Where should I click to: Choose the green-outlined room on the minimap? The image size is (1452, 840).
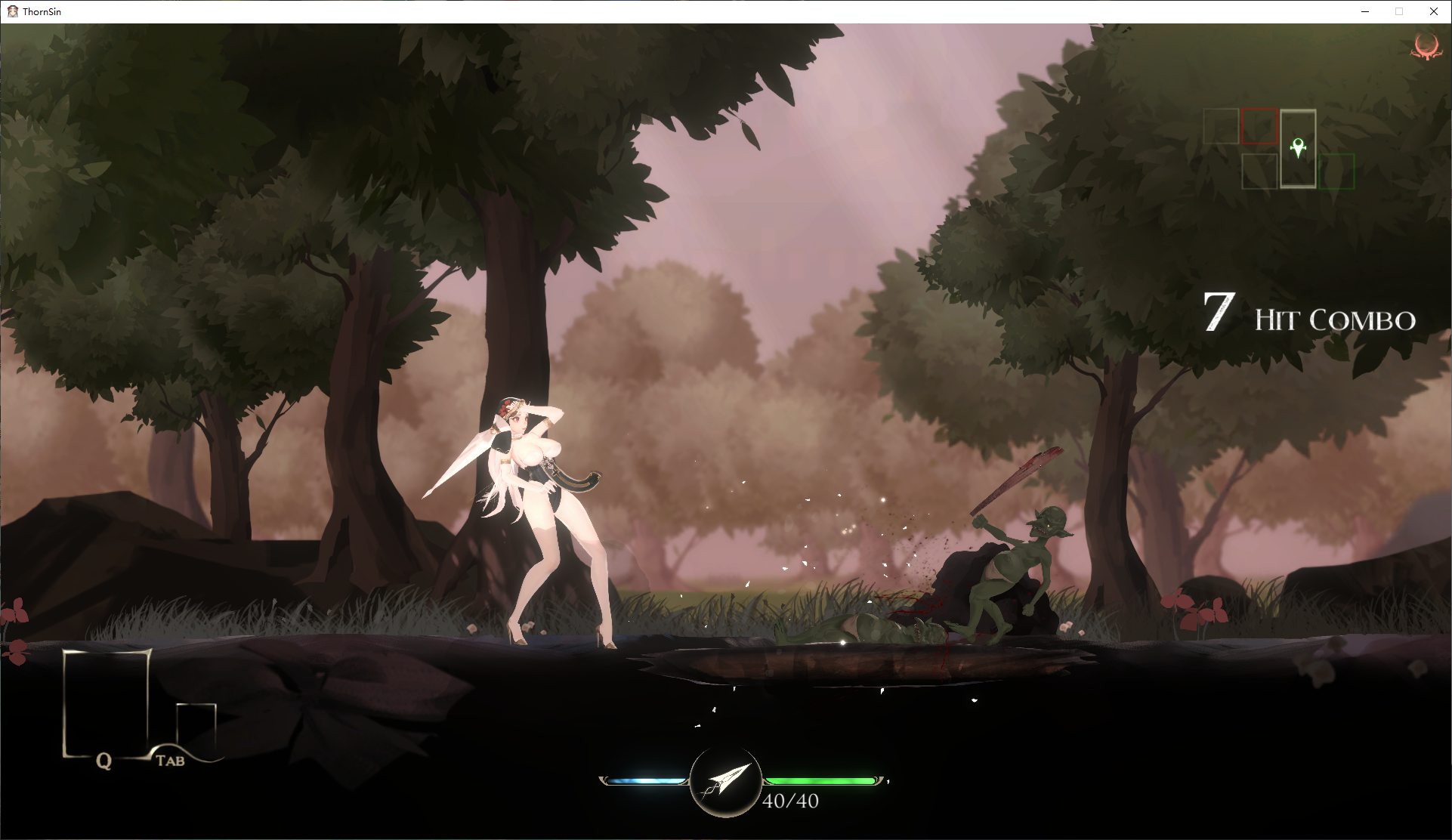coord(1336,171)
